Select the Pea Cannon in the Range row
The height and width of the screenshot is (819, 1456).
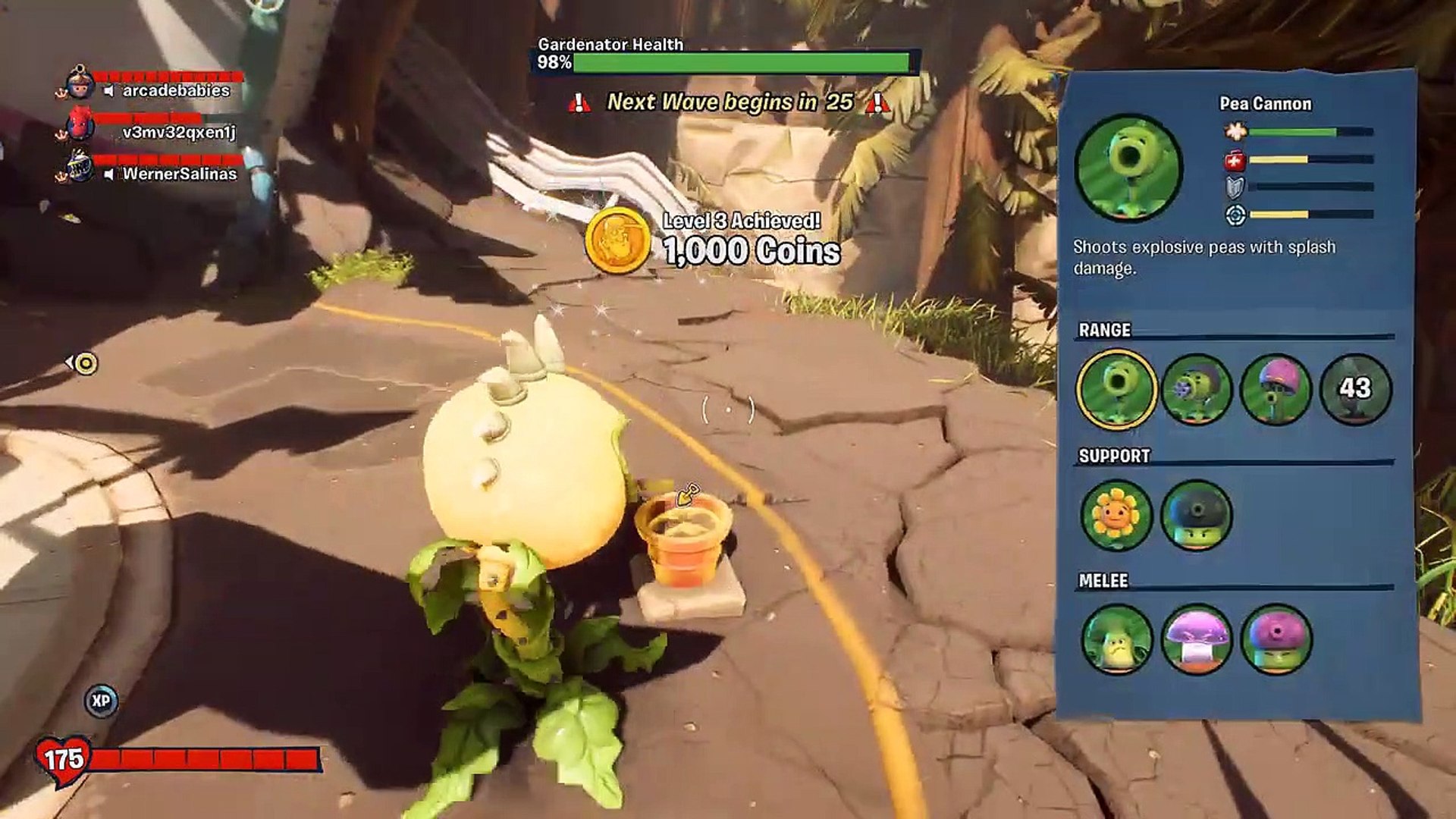coord(1116,389)
